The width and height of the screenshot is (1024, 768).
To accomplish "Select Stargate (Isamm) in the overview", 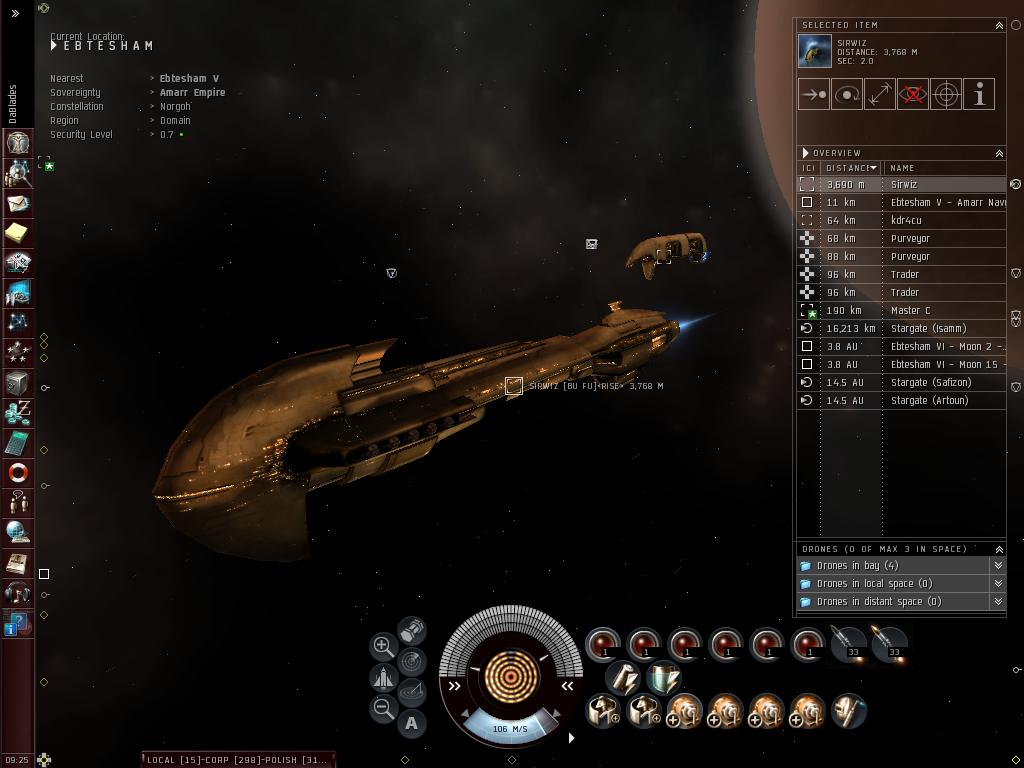I will (928, 328).
